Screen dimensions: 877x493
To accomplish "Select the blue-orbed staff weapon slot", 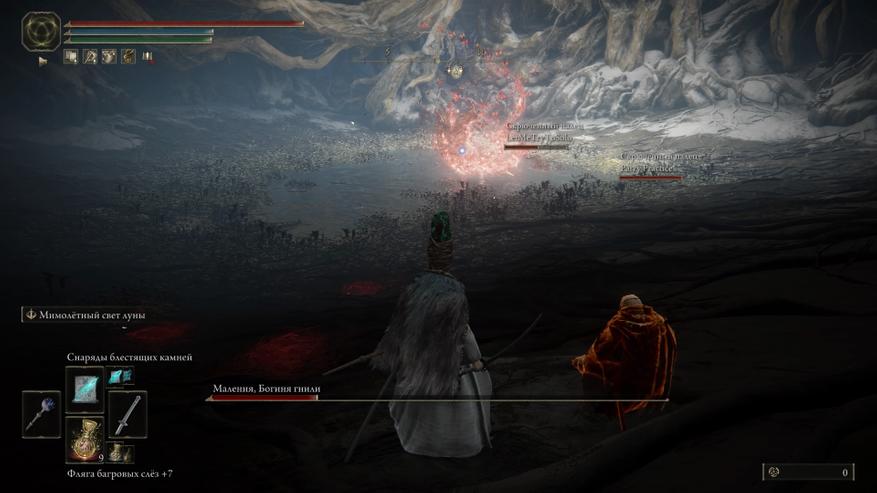I will [41, 413].
